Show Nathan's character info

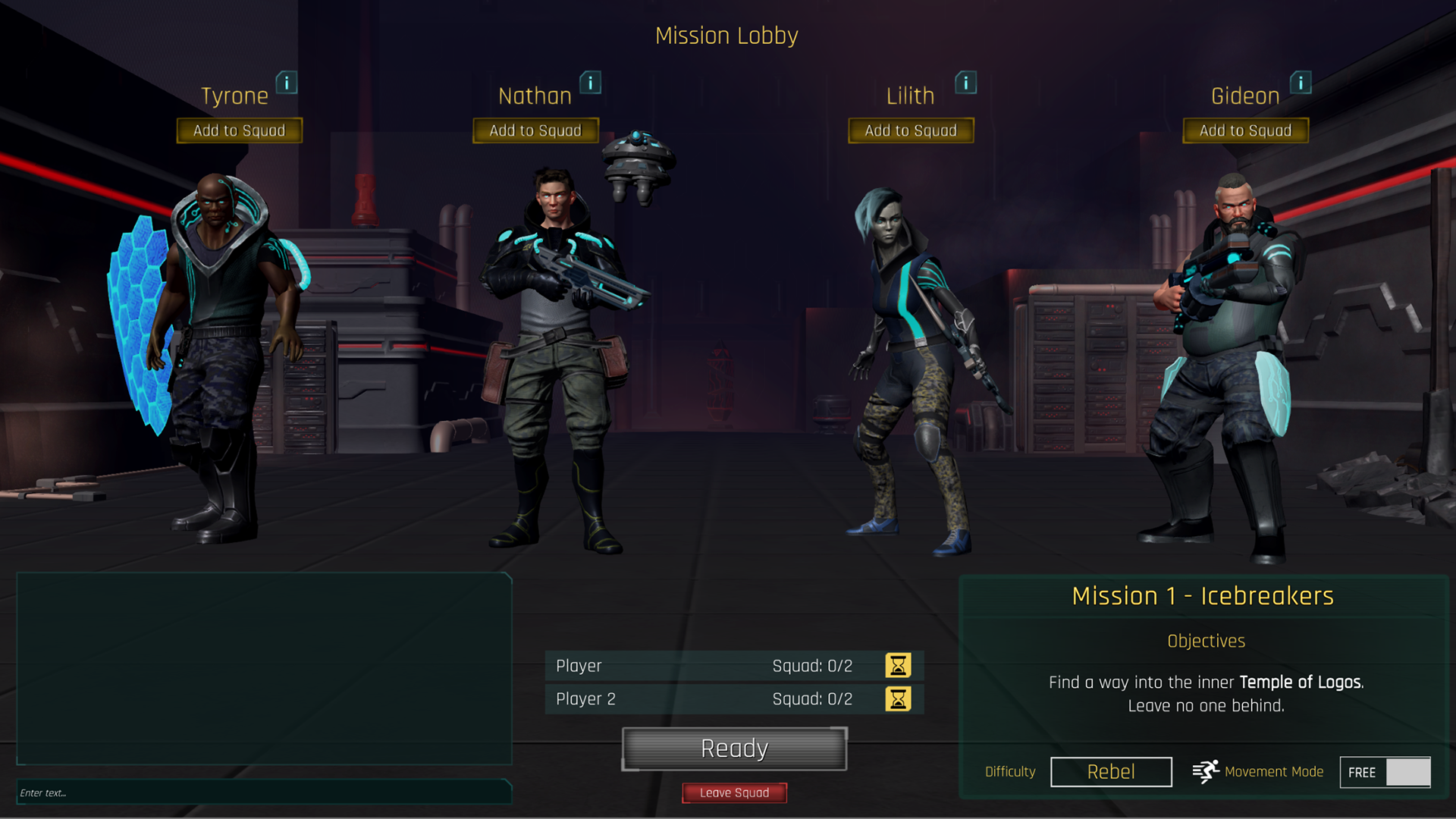coord(590,83)
